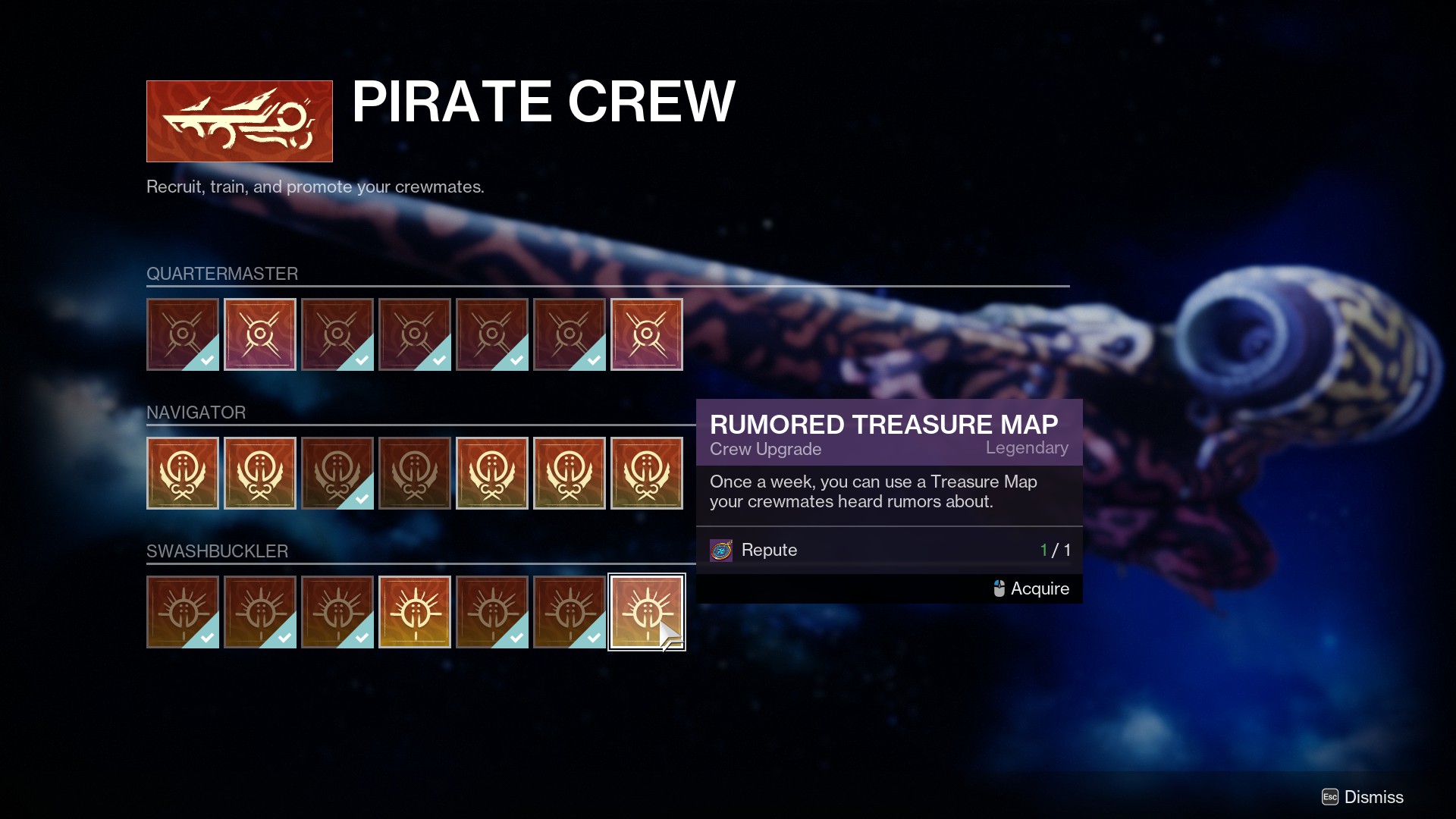1456x819 pixels.
Task: Select the final Navigator upgrade node
Action: 648,473
